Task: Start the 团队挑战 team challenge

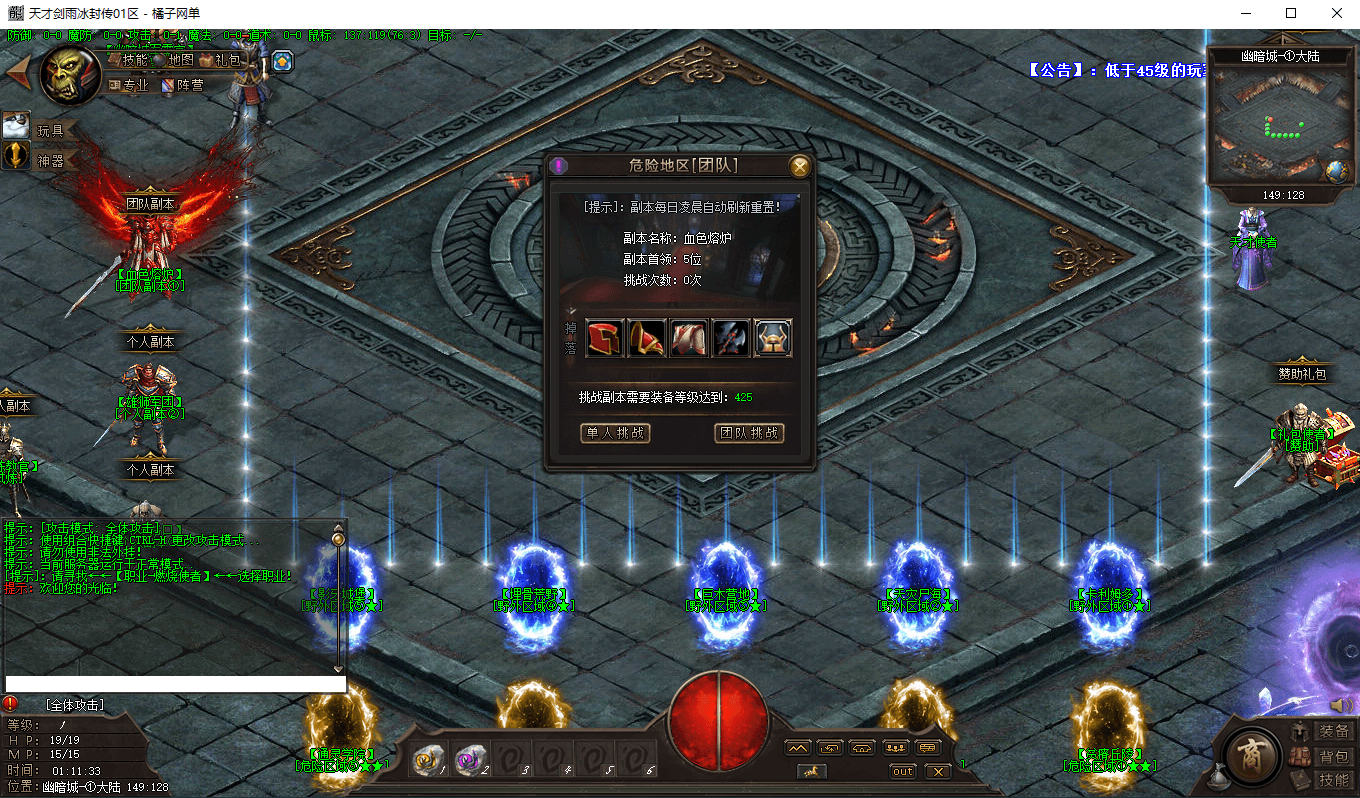Action: 749,433
